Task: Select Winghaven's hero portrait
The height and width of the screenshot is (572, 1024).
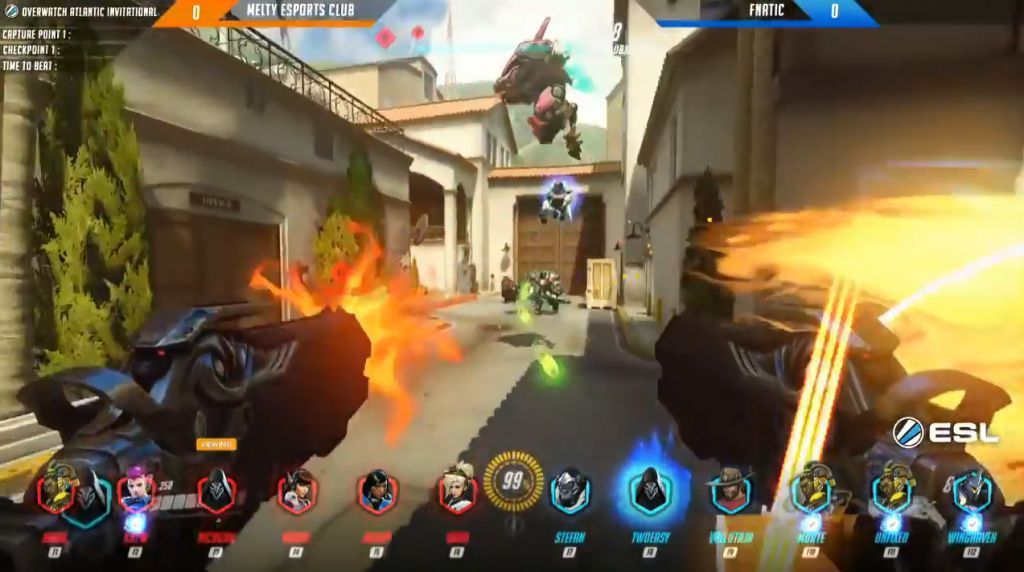Action: 971,492
